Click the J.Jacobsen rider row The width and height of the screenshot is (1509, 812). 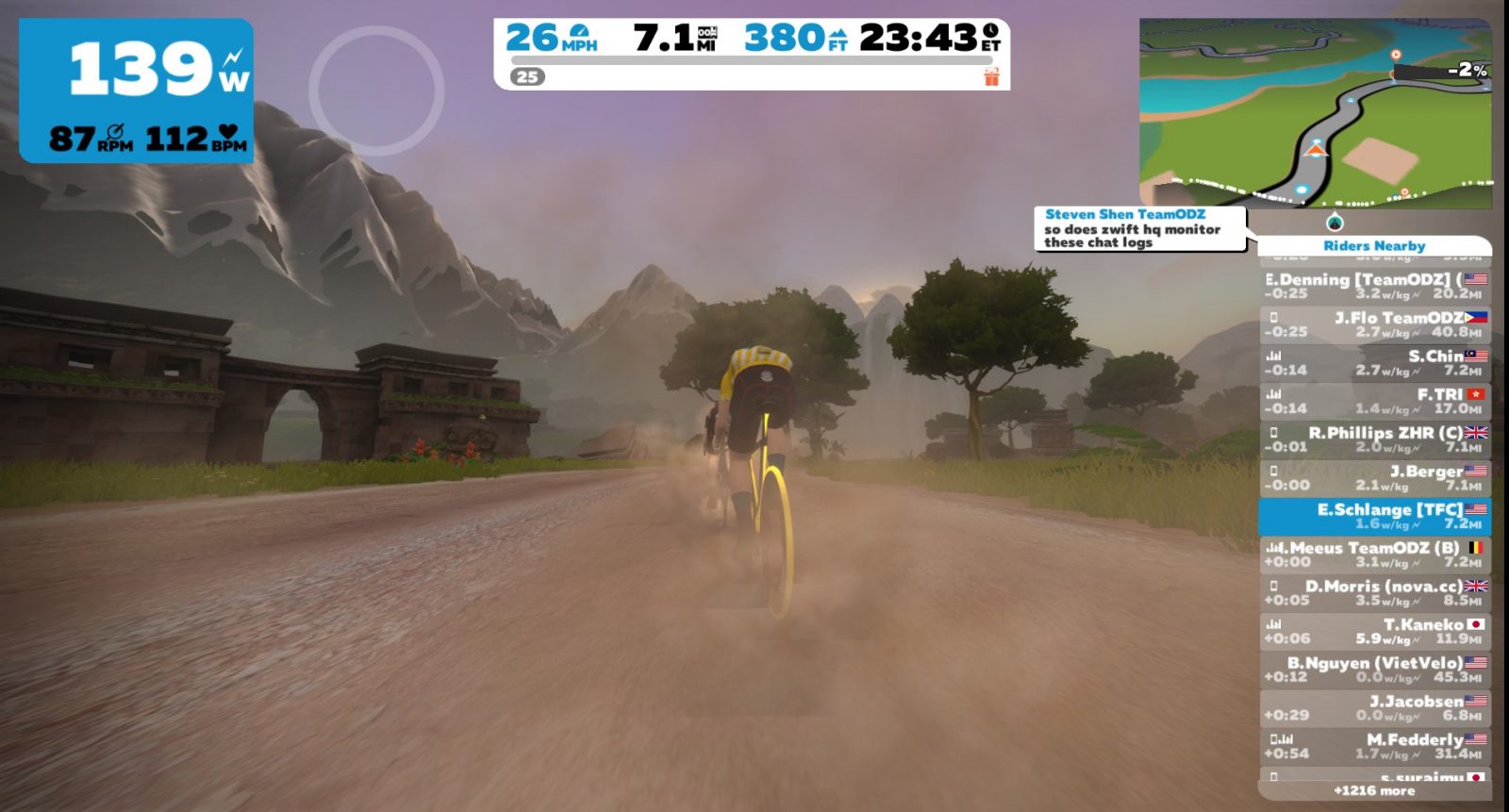coord(1374,708)
